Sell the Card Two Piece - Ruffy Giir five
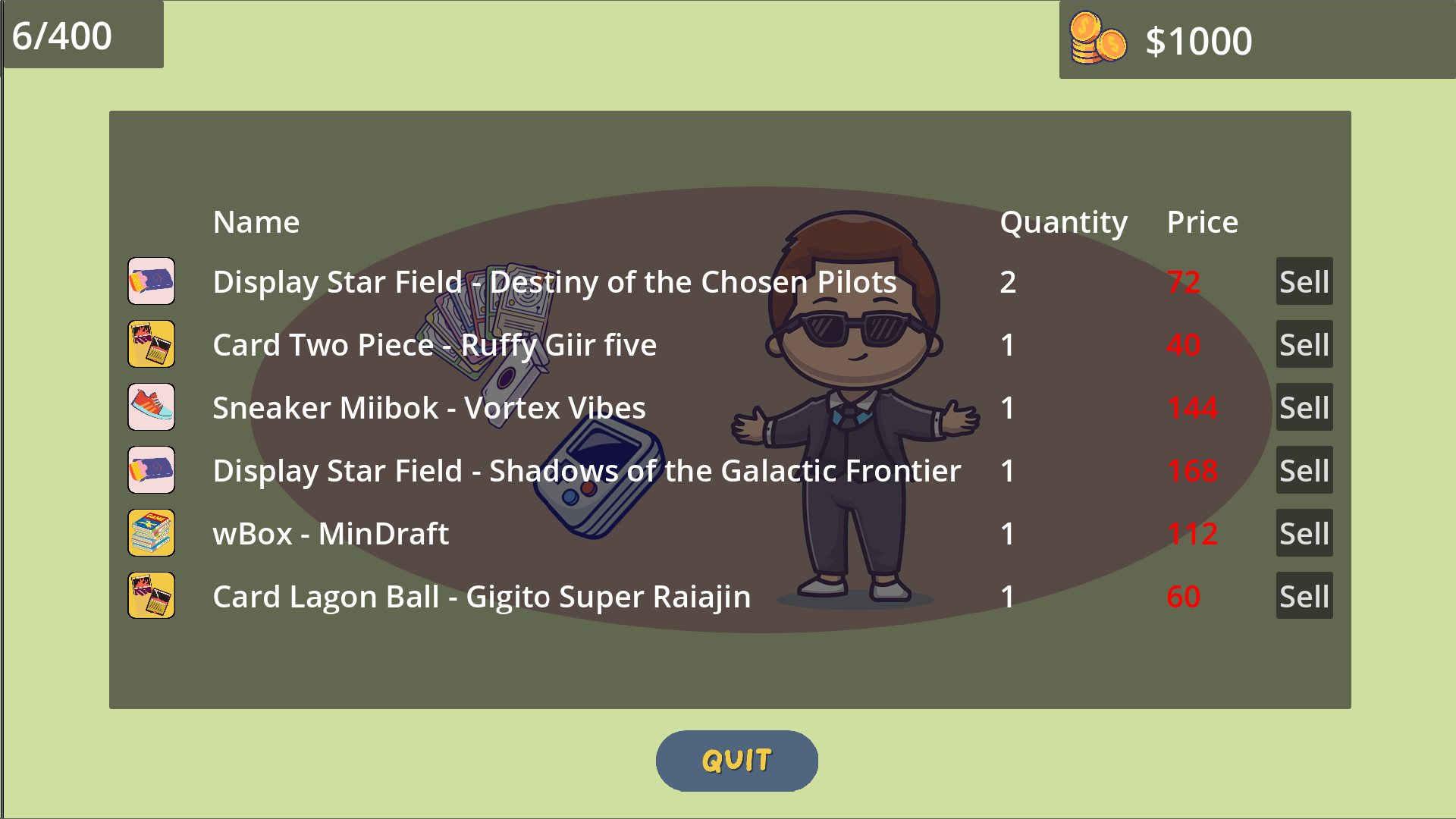Screen dimensions: 1456x819 [x=1304, y=344]
